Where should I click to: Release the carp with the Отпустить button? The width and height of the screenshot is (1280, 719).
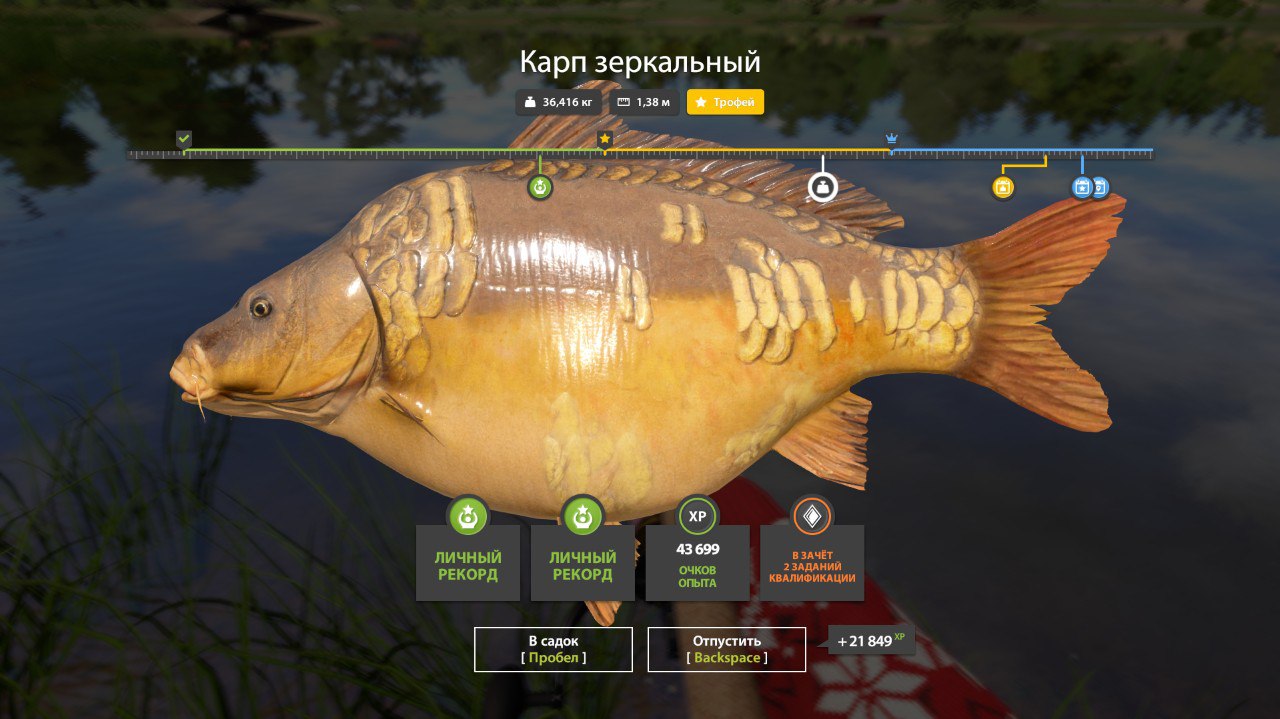tap(726, 649)
